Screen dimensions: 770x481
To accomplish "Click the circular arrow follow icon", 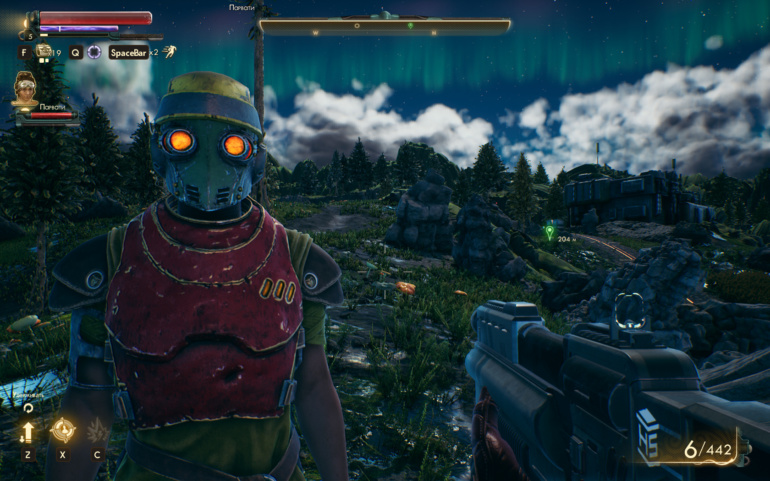I will (28, 408).
